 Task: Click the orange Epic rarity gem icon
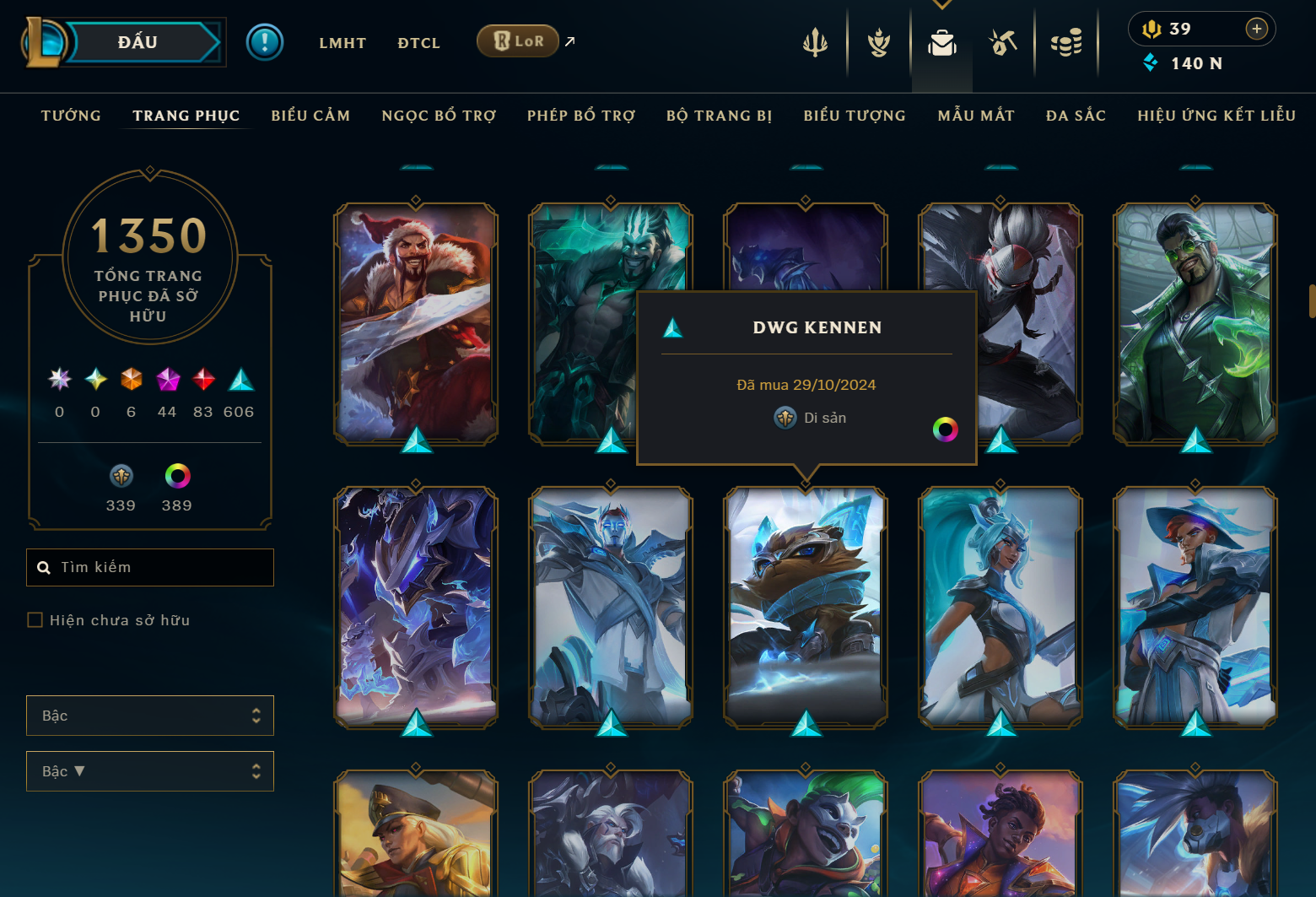[131, 380]
